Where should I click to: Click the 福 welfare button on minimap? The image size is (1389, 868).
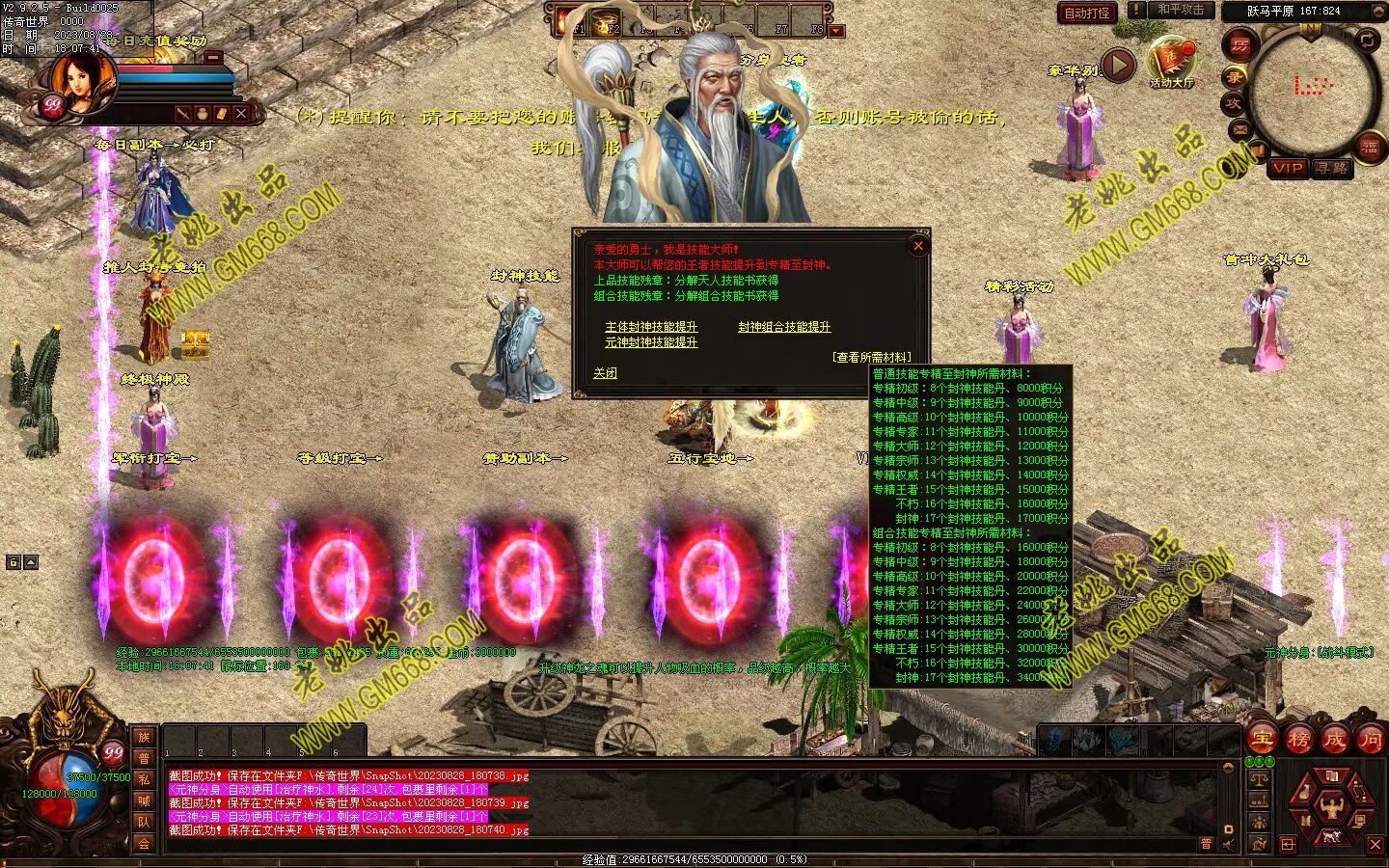(1370, 147)
